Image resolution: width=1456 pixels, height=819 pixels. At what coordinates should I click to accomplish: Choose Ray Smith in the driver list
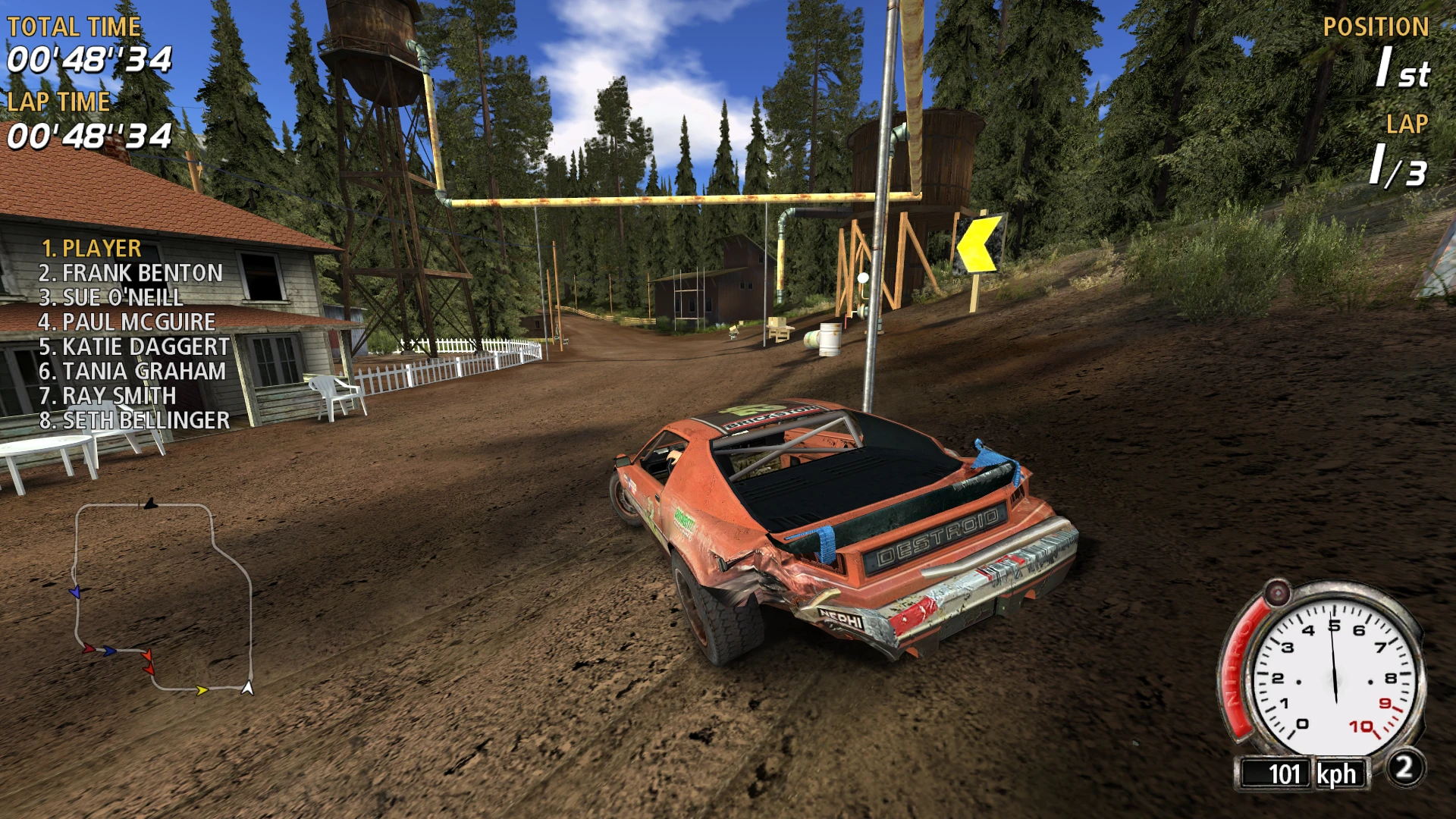click(x=108, y=395)
